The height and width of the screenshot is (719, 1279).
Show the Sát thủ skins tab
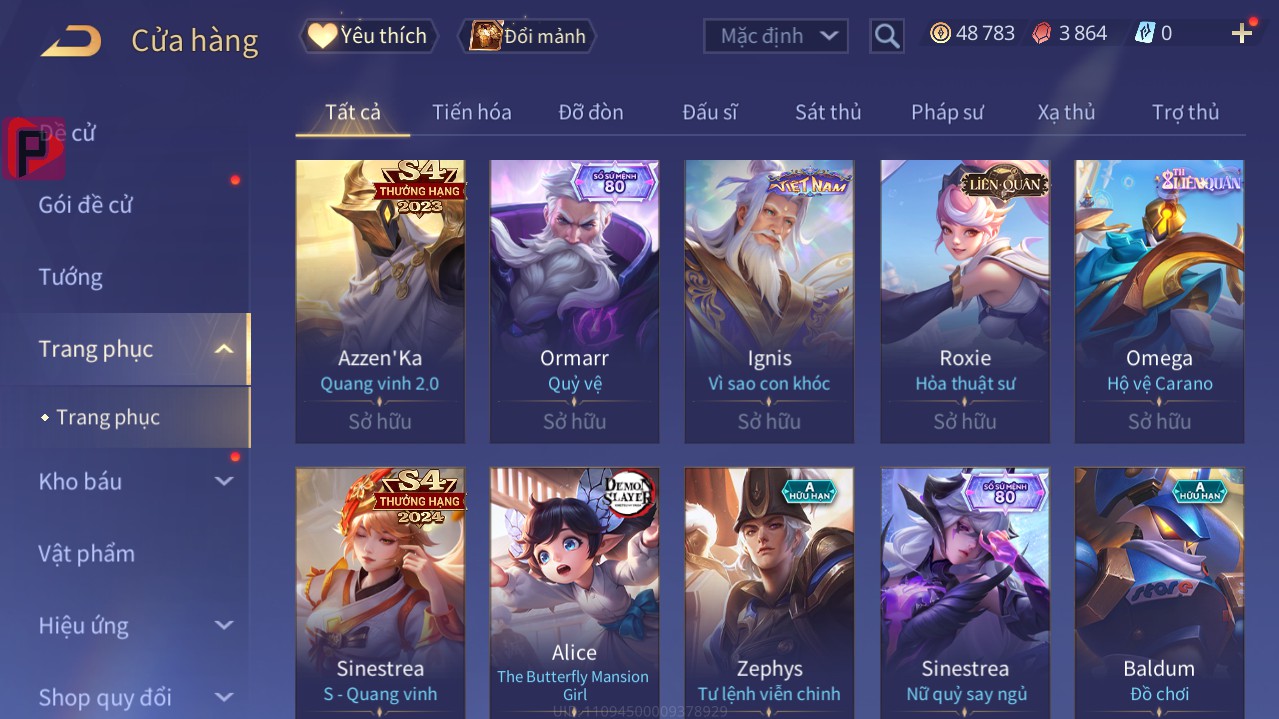[828, 112]
